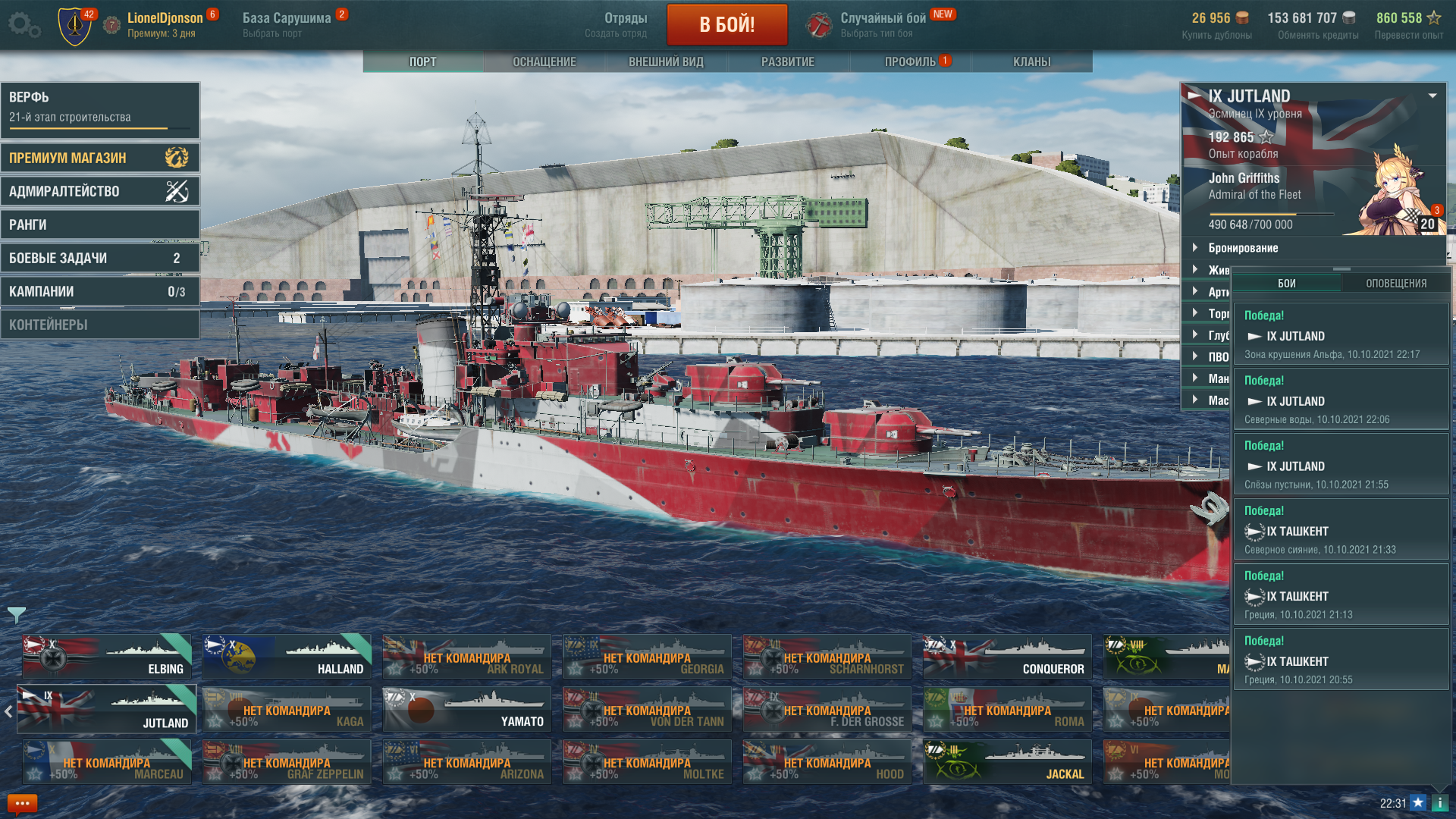The height and width of the screenshot is (819, 1456).
Task: Open the chat button with three dots
Action: pos(22,803)
